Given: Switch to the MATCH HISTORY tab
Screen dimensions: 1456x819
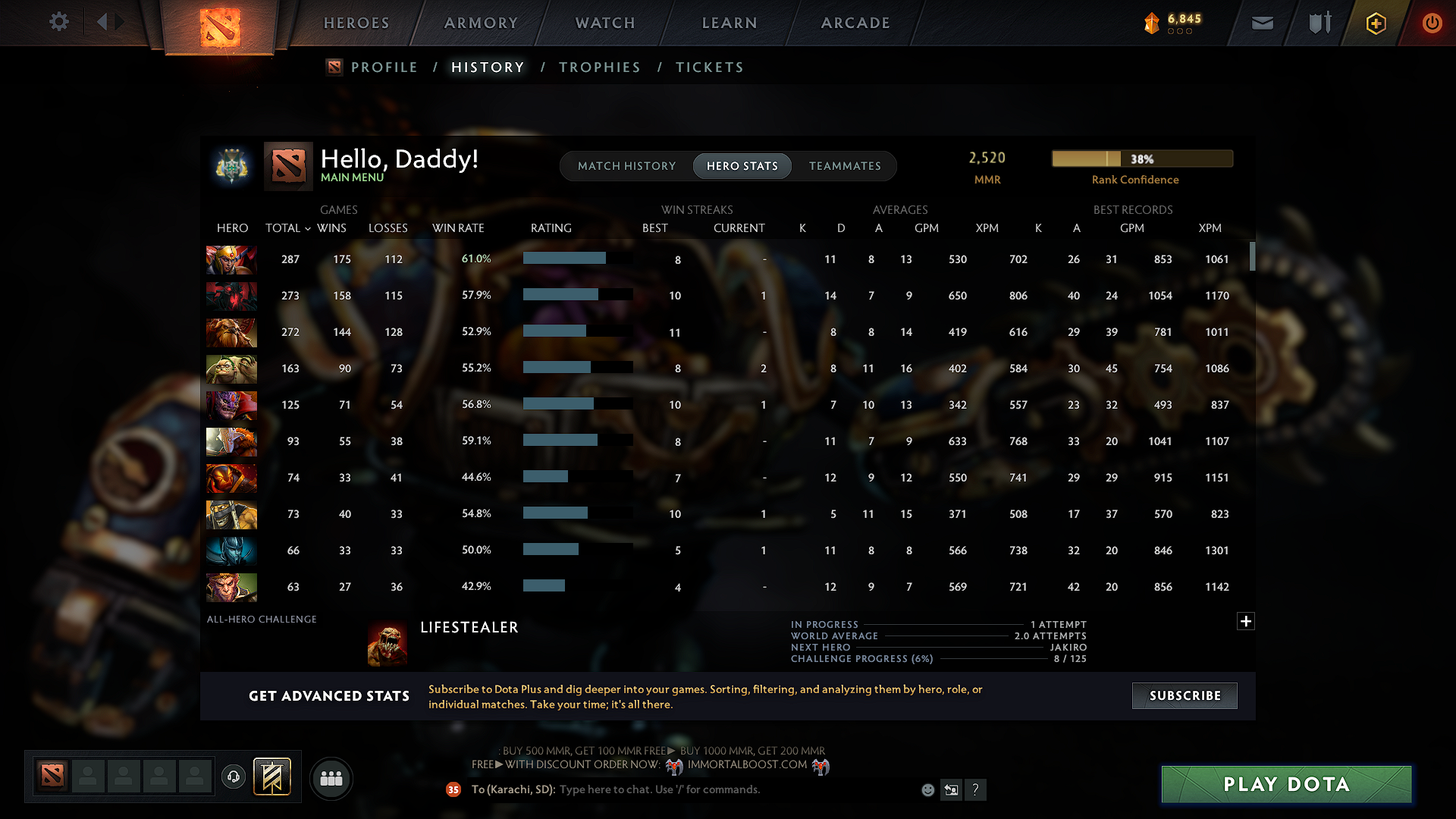Looking at the screenshot, I should coord(626,165).
